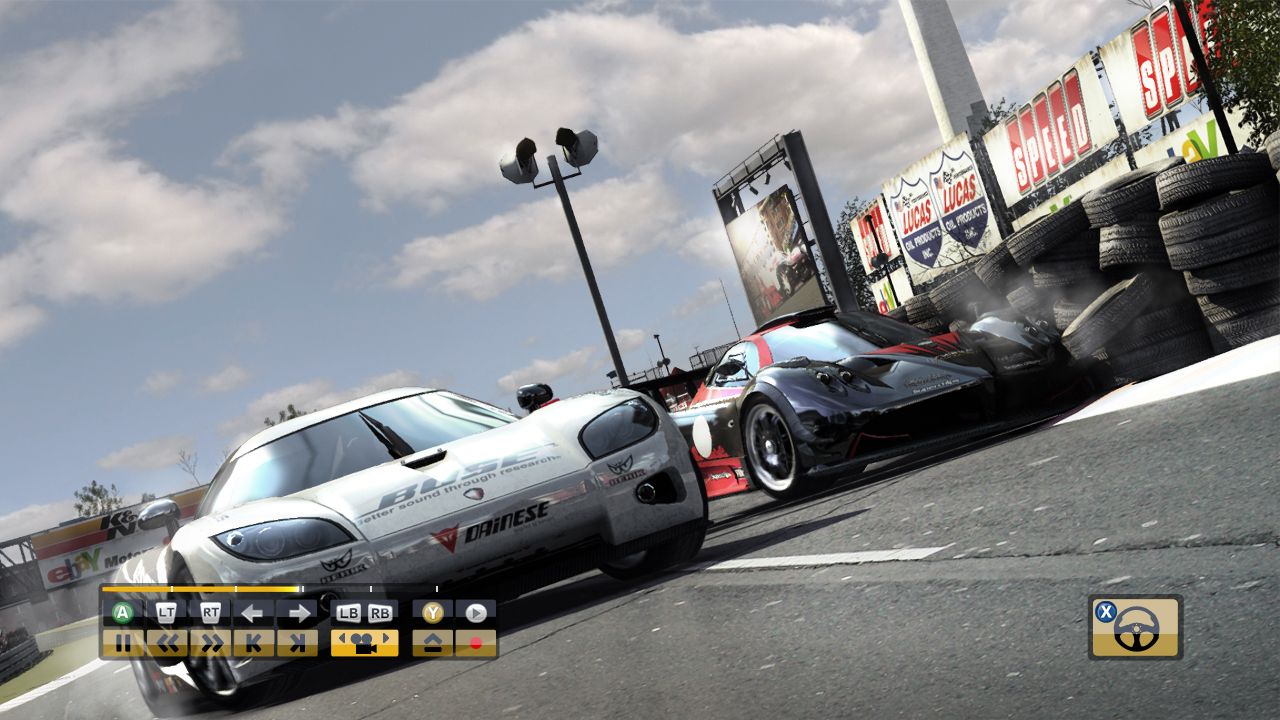Cycle the camera view with the camera icon
Image resolution: width=1280 pixels, height=720 pixels.
(365, 643)
